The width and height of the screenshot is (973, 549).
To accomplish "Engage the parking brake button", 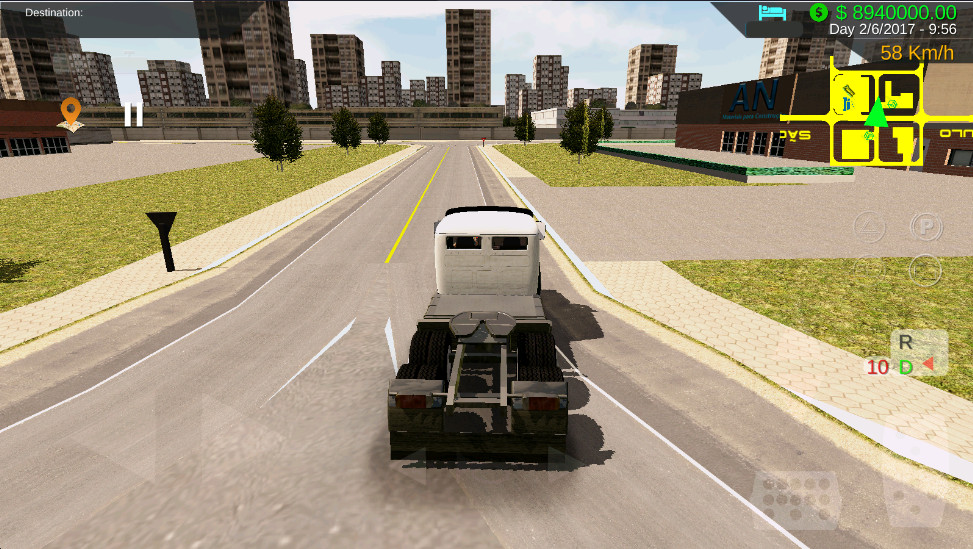I will click(927, 228).
